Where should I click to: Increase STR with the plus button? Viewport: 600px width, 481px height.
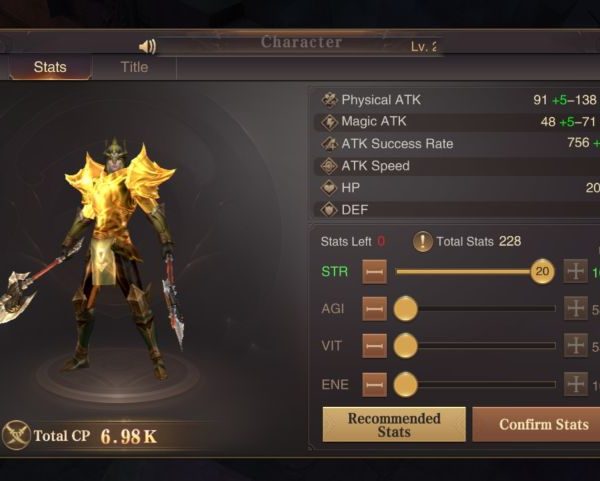pos(576,272)
